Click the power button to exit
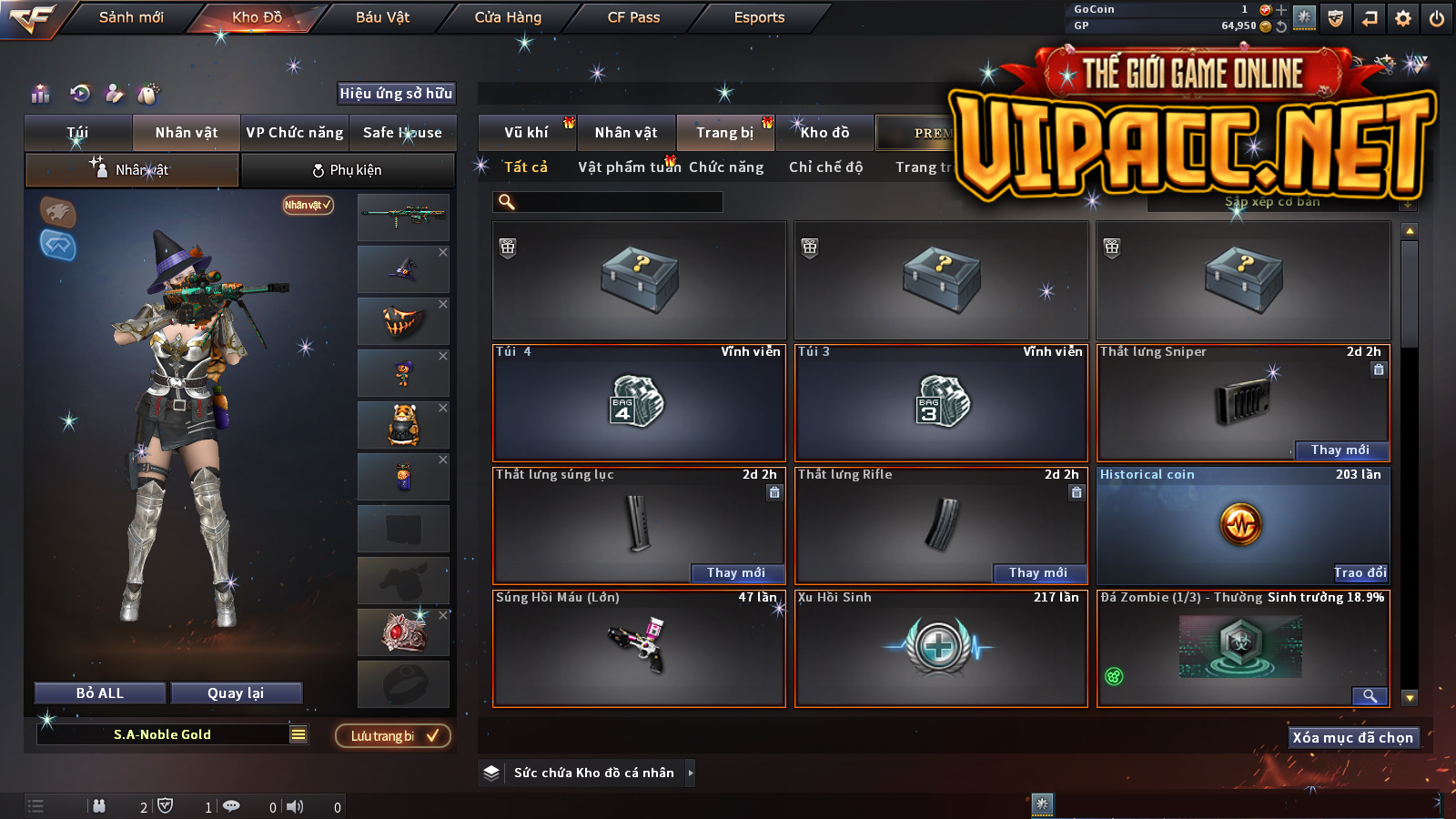The image size is (1456, 819). 1437,18
